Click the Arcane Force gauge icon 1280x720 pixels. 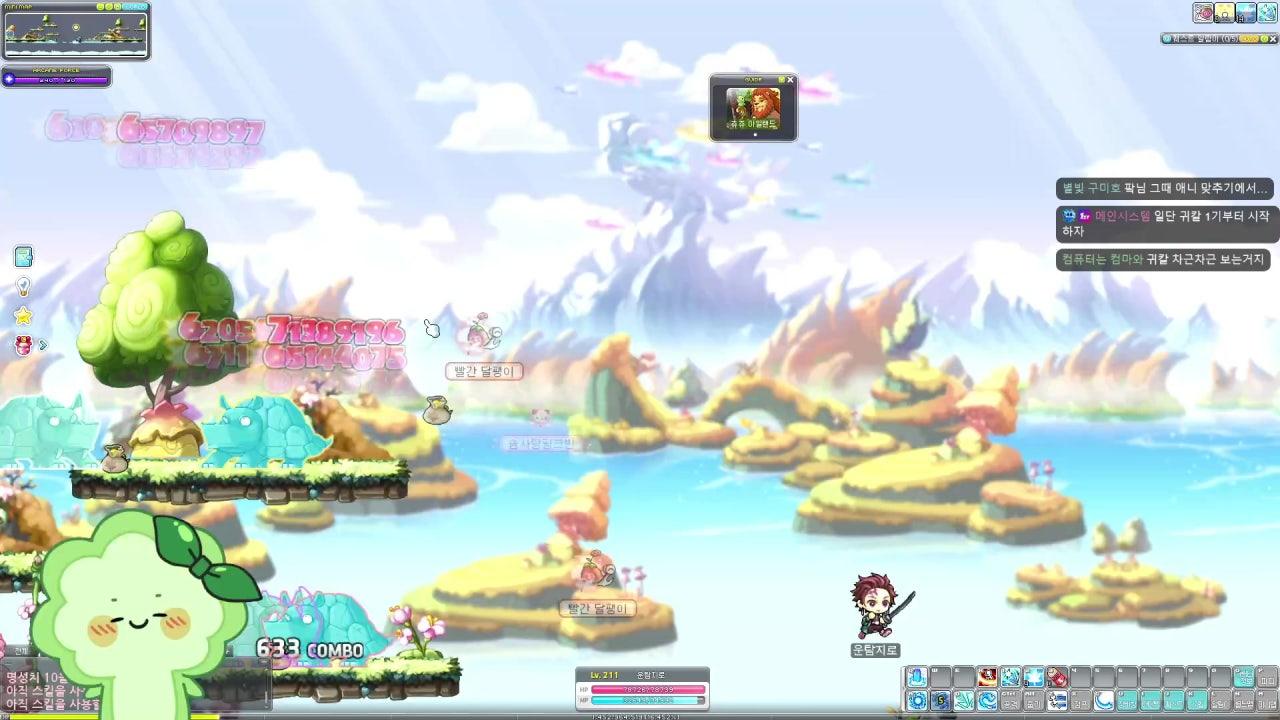tap(10, 78)
